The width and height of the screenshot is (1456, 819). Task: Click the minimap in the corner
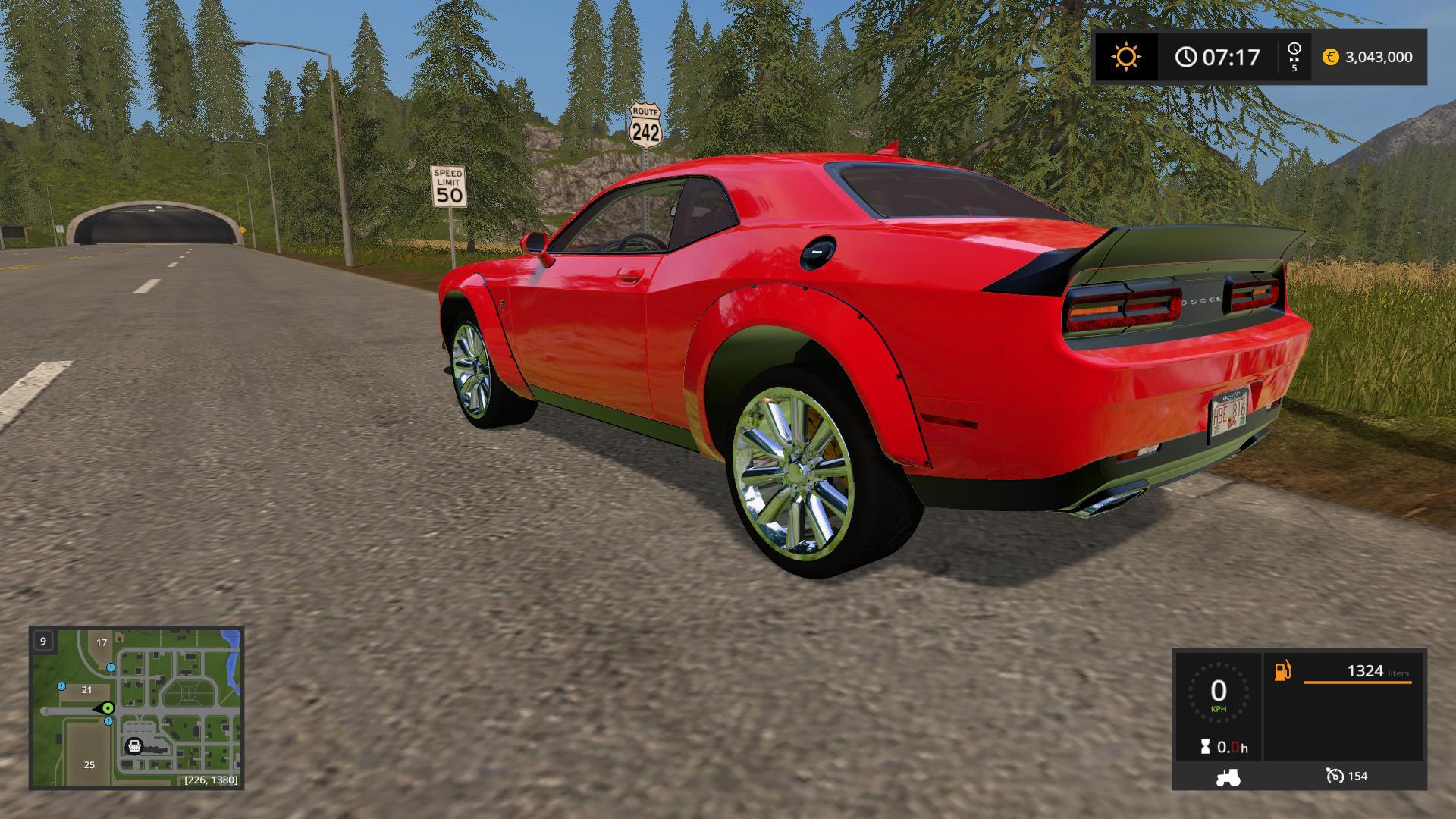136,708
